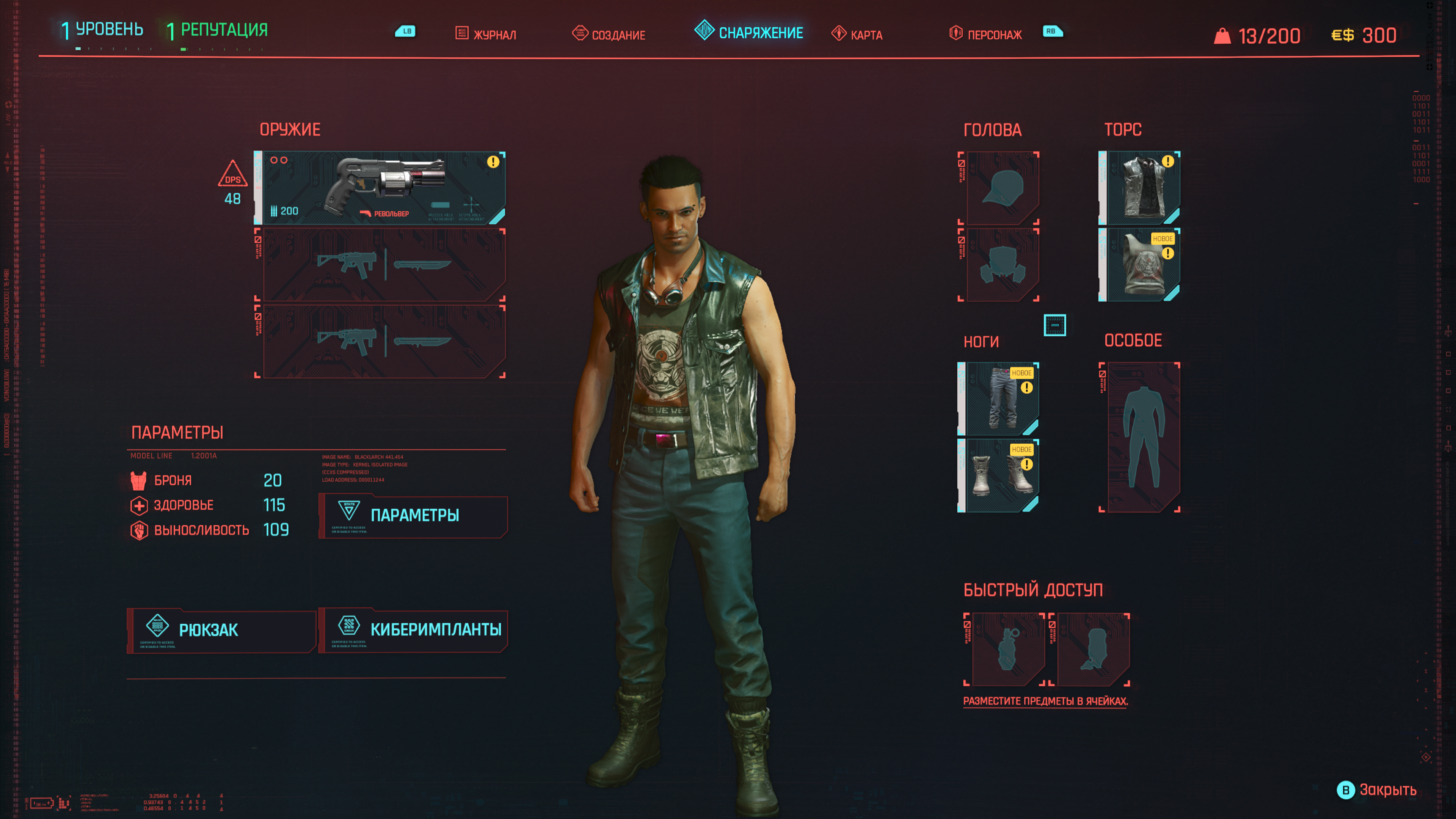1456x819 pixels.
Task: Click the Параметры stats button
Action: [x=413, y=516]
